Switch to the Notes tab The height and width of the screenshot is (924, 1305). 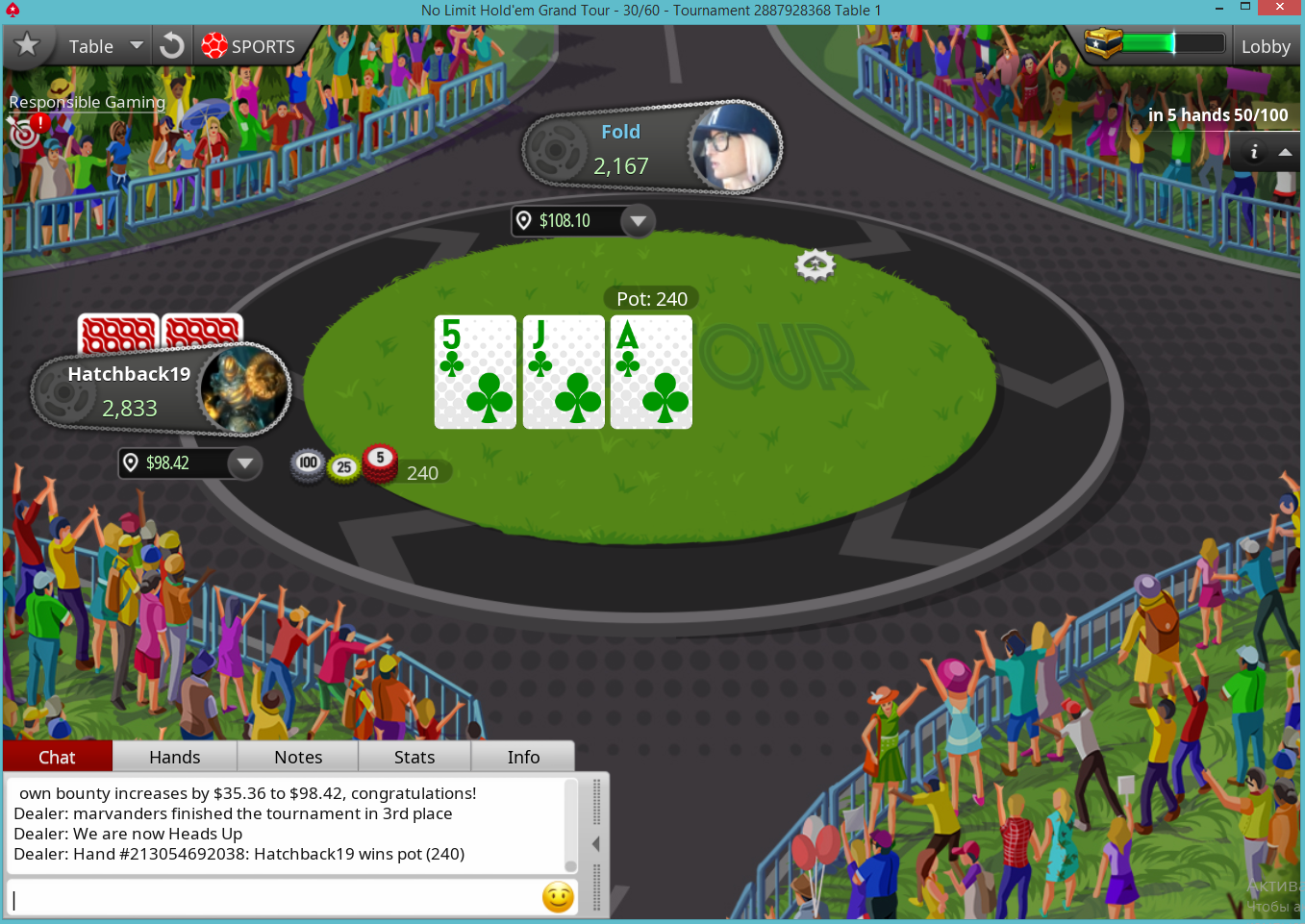pyautogui.click(x=298, y=757)
